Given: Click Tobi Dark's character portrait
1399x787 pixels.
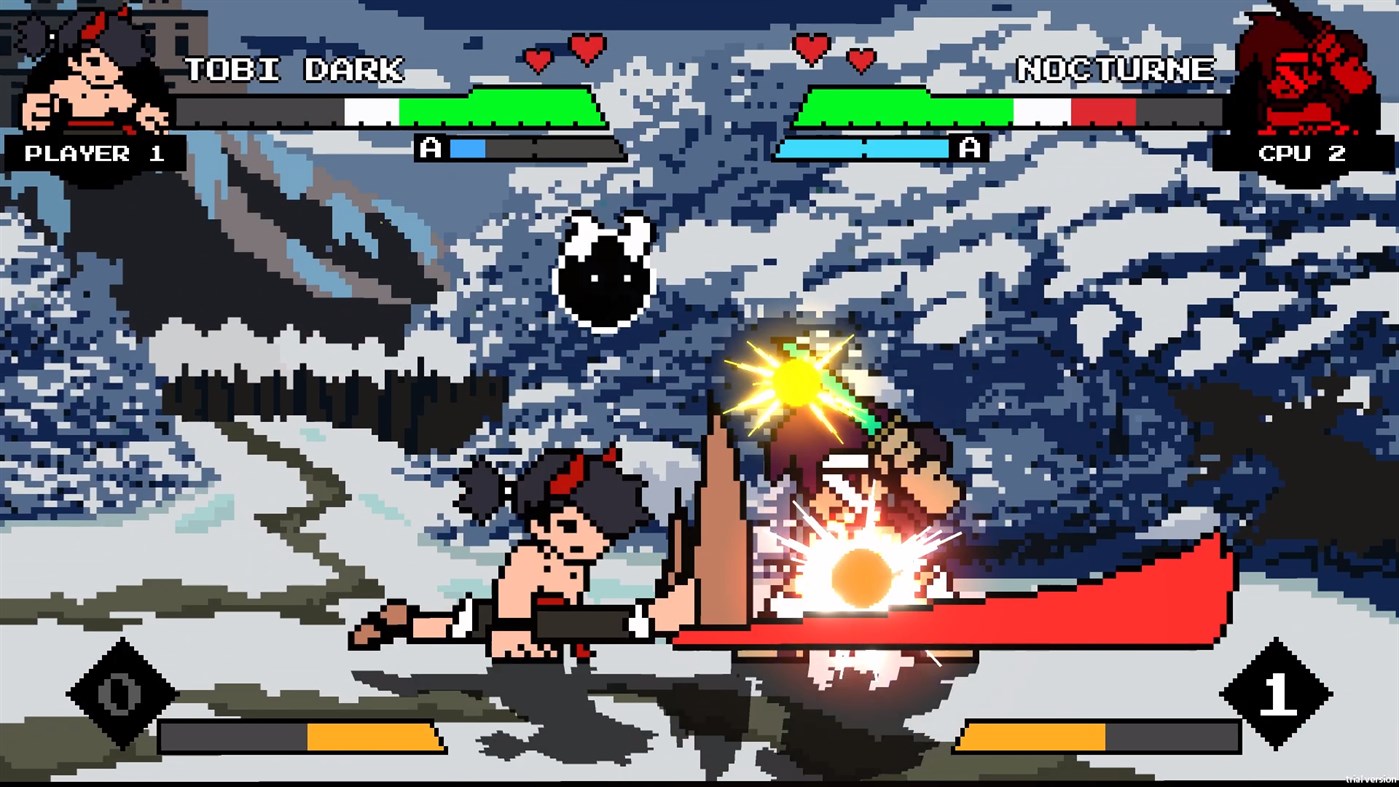Looking at the screenshot, I should pyautogui.click(x=90, y=70).
